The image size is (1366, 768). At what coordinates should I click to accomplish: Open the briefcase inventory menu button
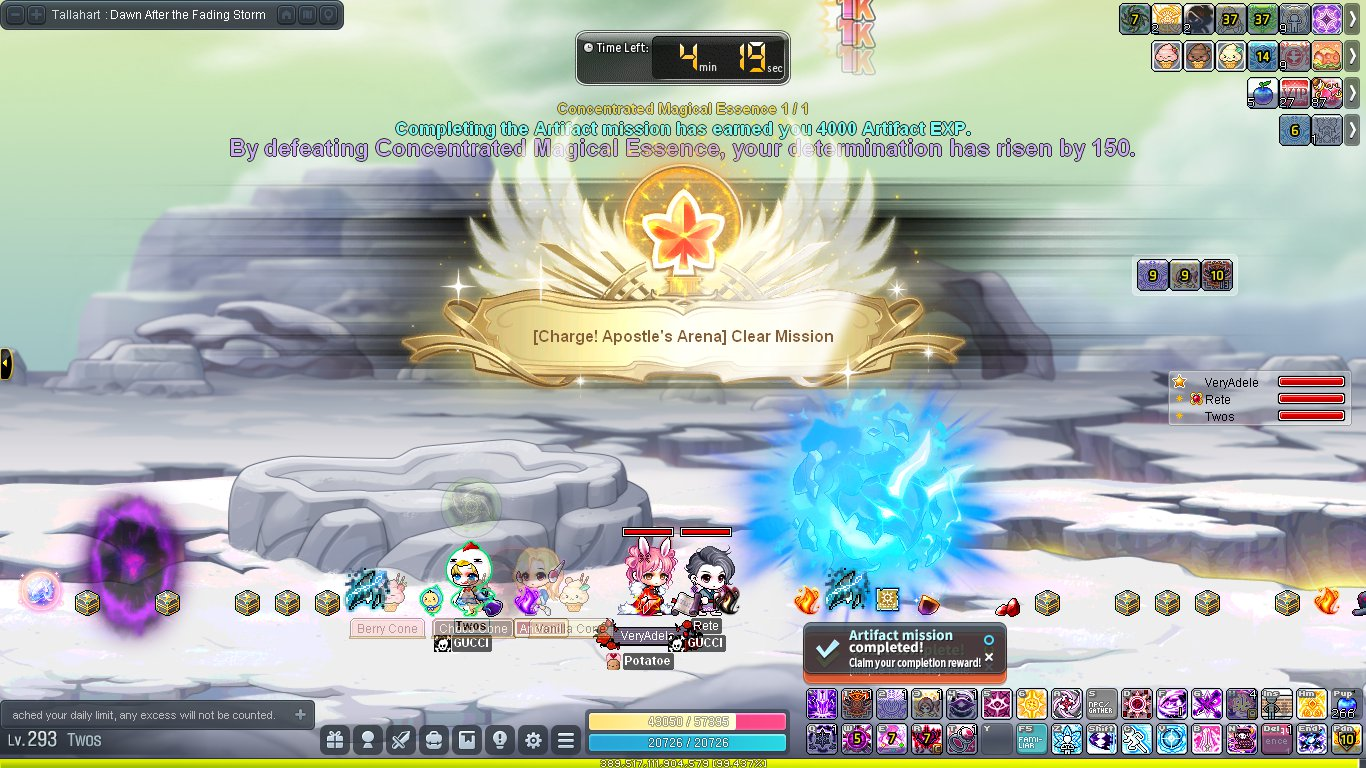coord(434,740)
